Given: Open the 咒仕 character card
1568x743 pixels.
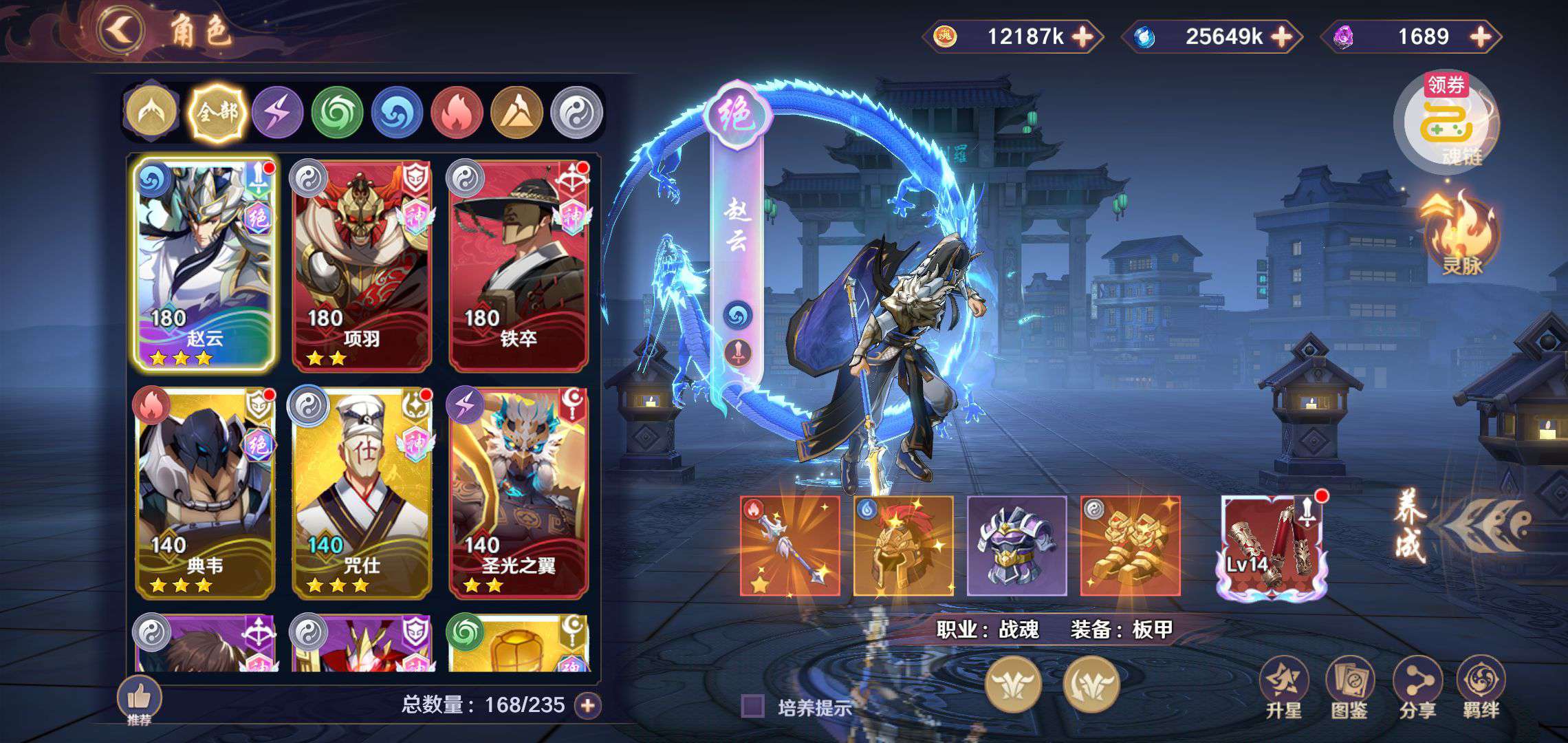Looking at the screenshot, I should coord(362,491).
